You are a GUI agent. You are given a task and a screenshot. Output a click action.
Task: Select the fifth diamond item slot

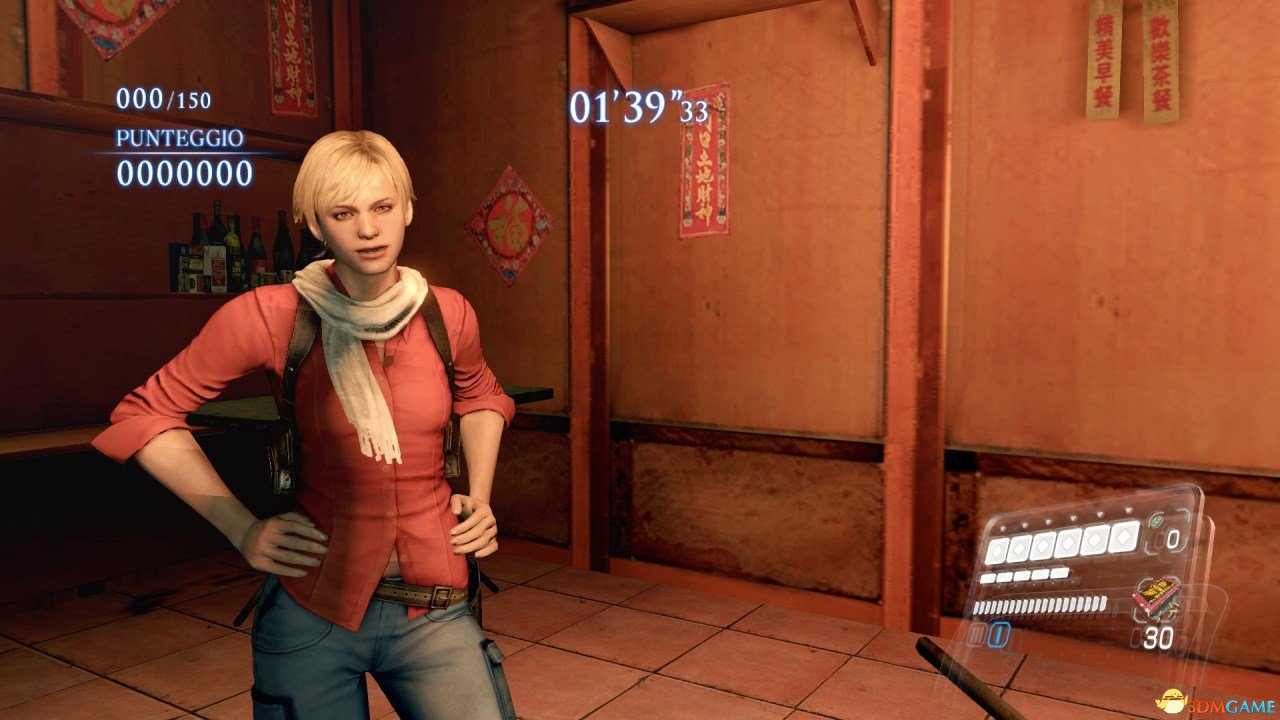point(1094,540)
